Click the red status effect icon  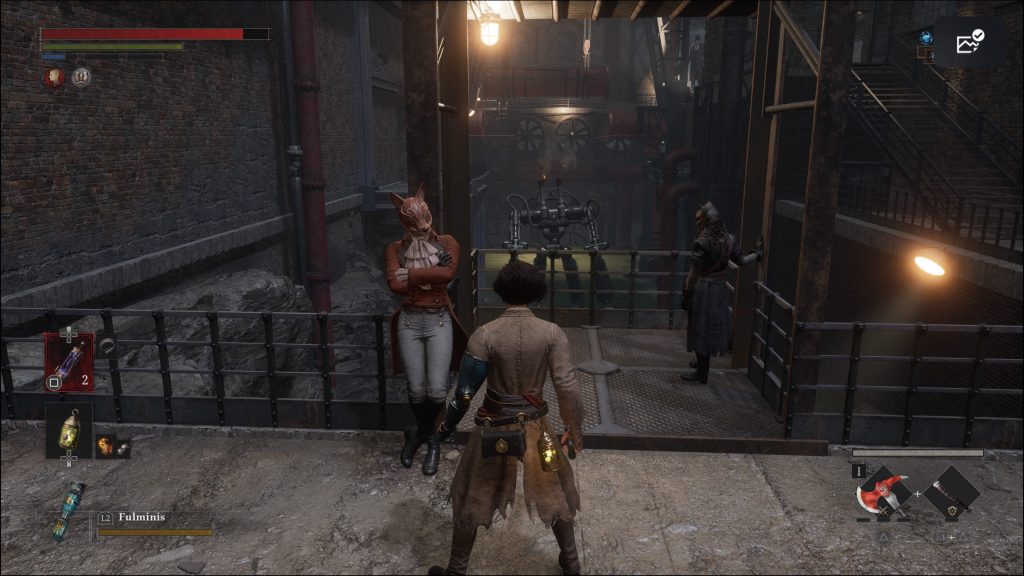click(54, 77)
